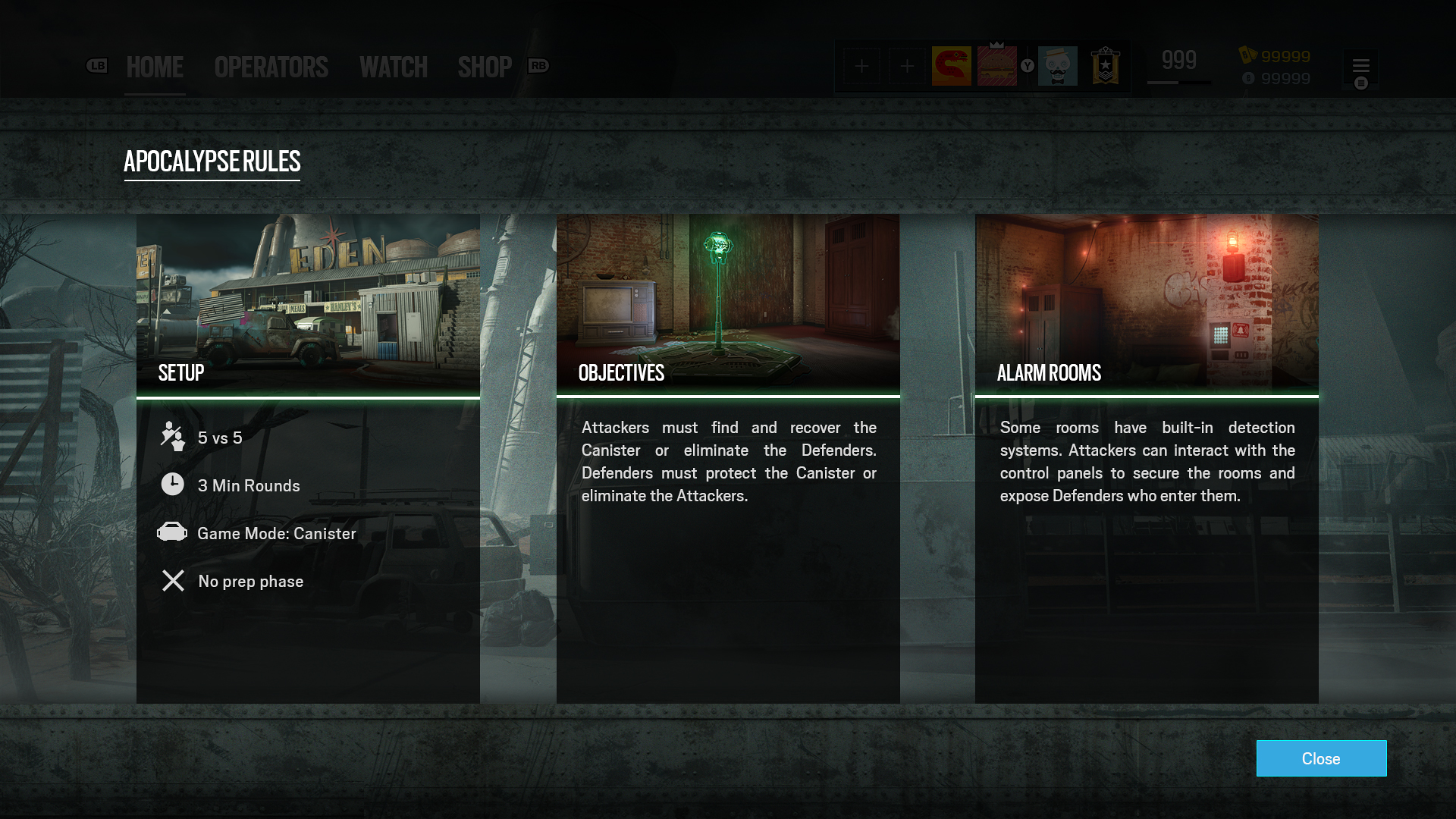Go to the Watch tab
Viewport: 1456px width, 819px height.
click(x=394, y=67)
